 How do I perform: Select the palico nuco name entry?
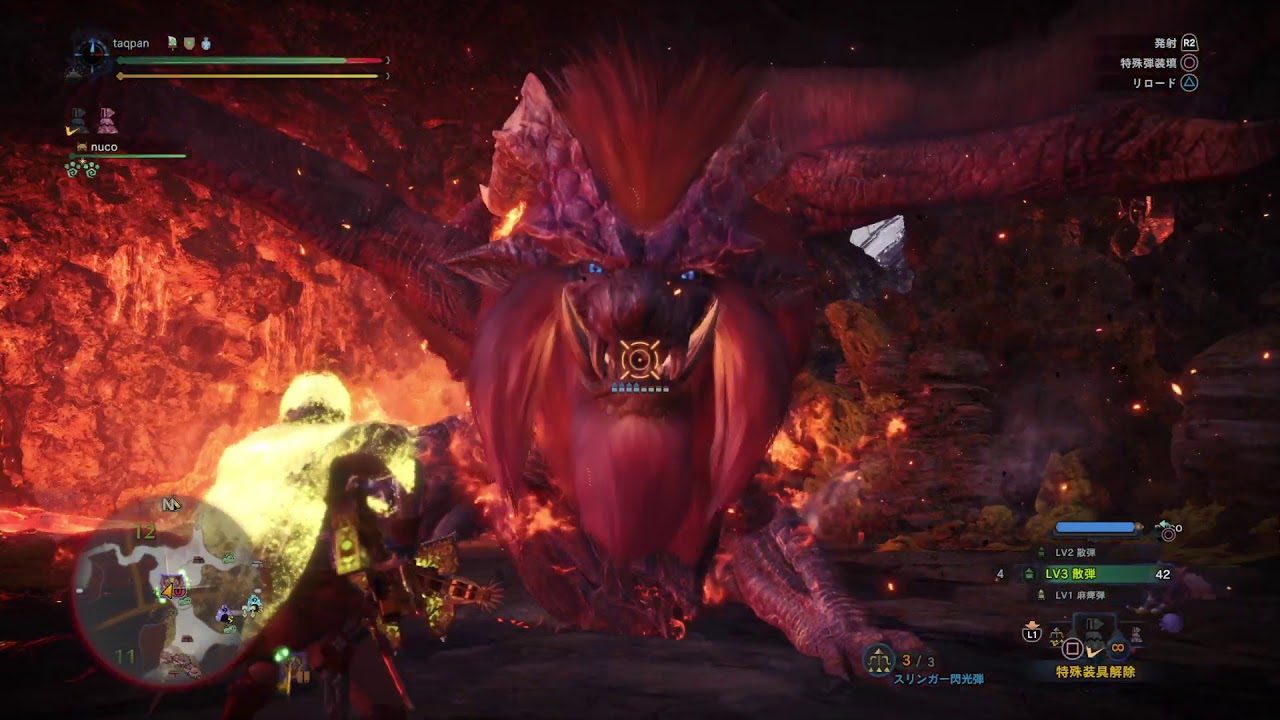104,147
